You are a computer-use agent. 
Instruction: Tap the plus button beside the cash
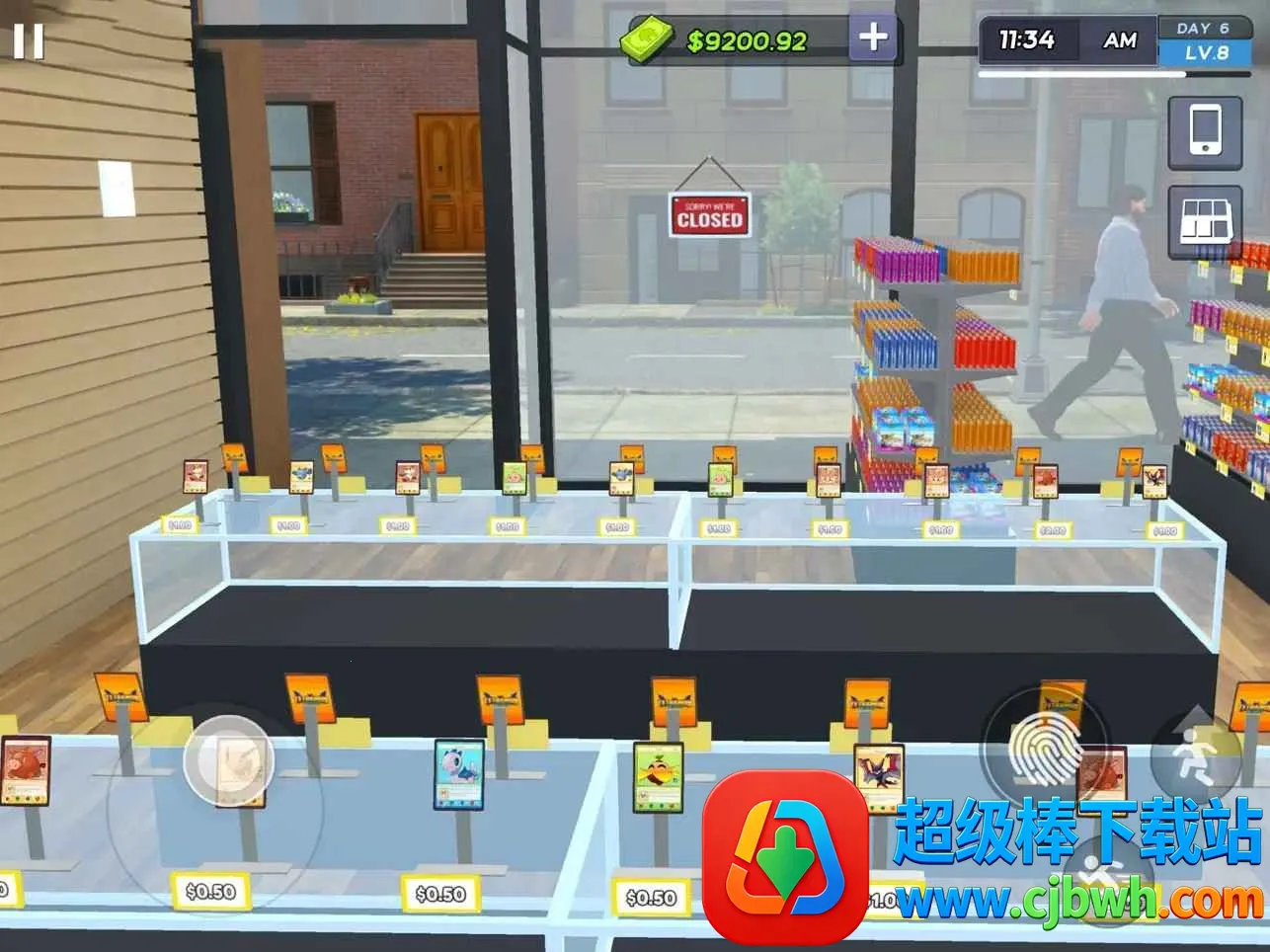click(x=873, y=39)
